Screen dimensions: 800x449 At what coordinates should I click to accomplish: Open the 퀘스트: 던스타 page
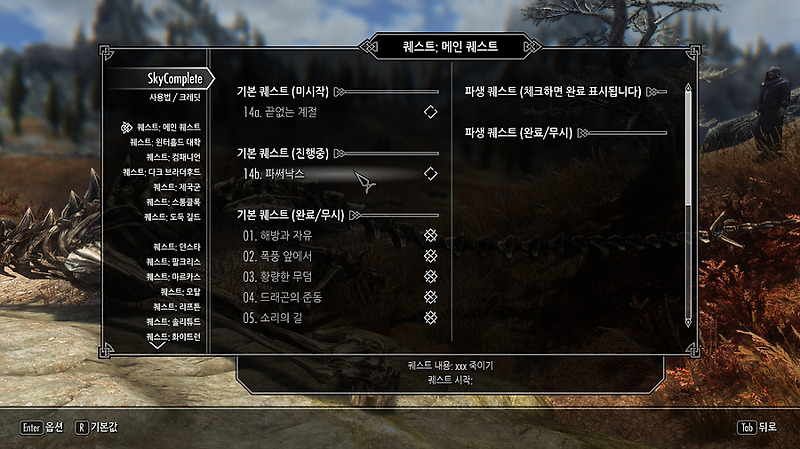(x=176, y=246)
